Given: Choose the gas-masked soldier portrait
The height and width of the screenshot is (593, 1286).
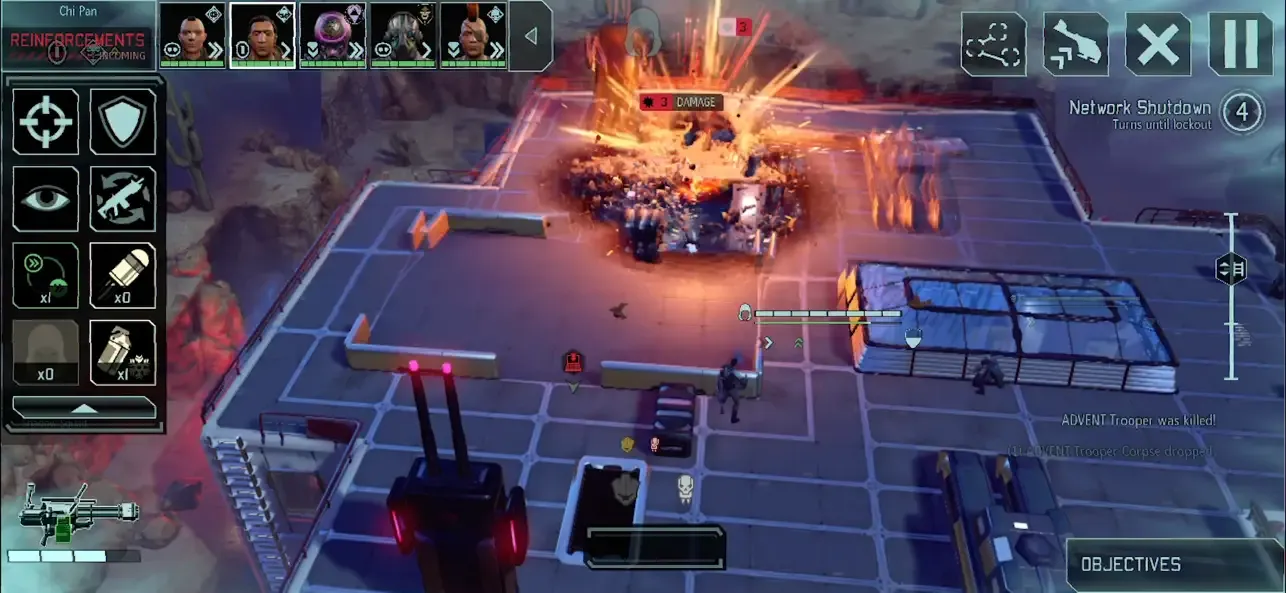Looking at the screenshot, I should 403,35.
